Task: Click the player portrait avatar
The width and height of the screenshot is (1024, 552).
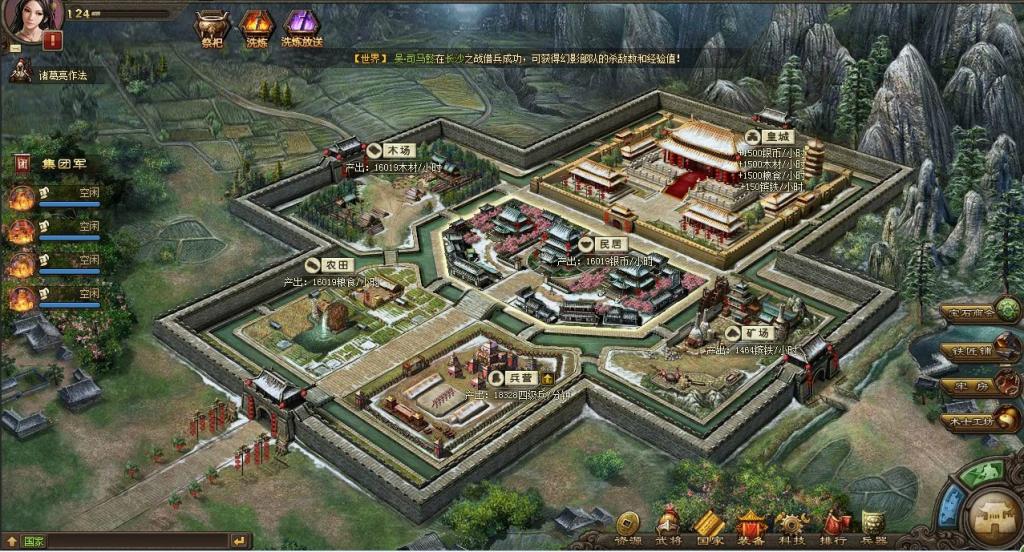Action: (x=33, y=15)
